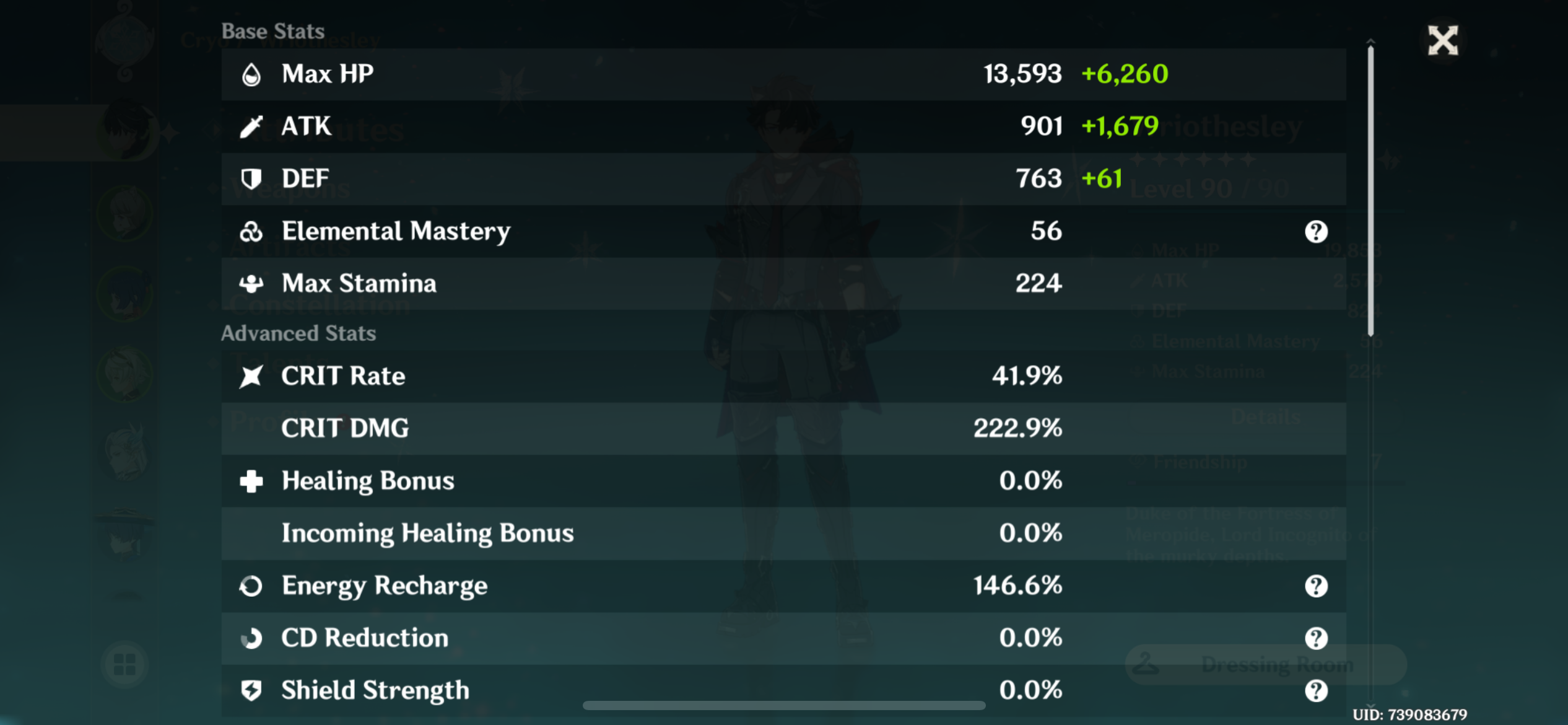Click the DEF shield icon

point(252,178)
